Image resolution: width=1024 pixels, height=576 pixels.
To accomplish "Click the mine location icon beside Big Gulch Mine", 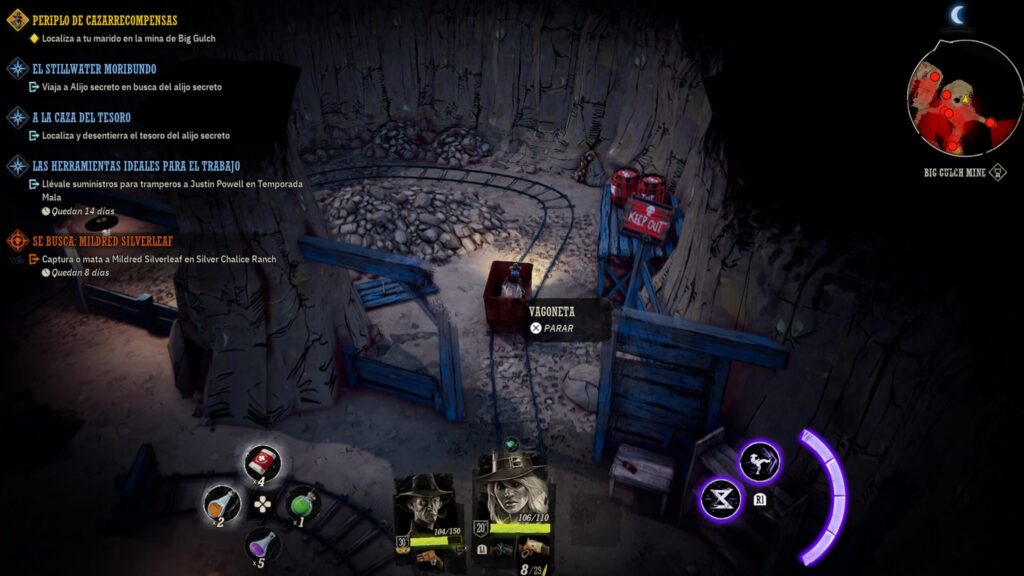I will point(997,173).
